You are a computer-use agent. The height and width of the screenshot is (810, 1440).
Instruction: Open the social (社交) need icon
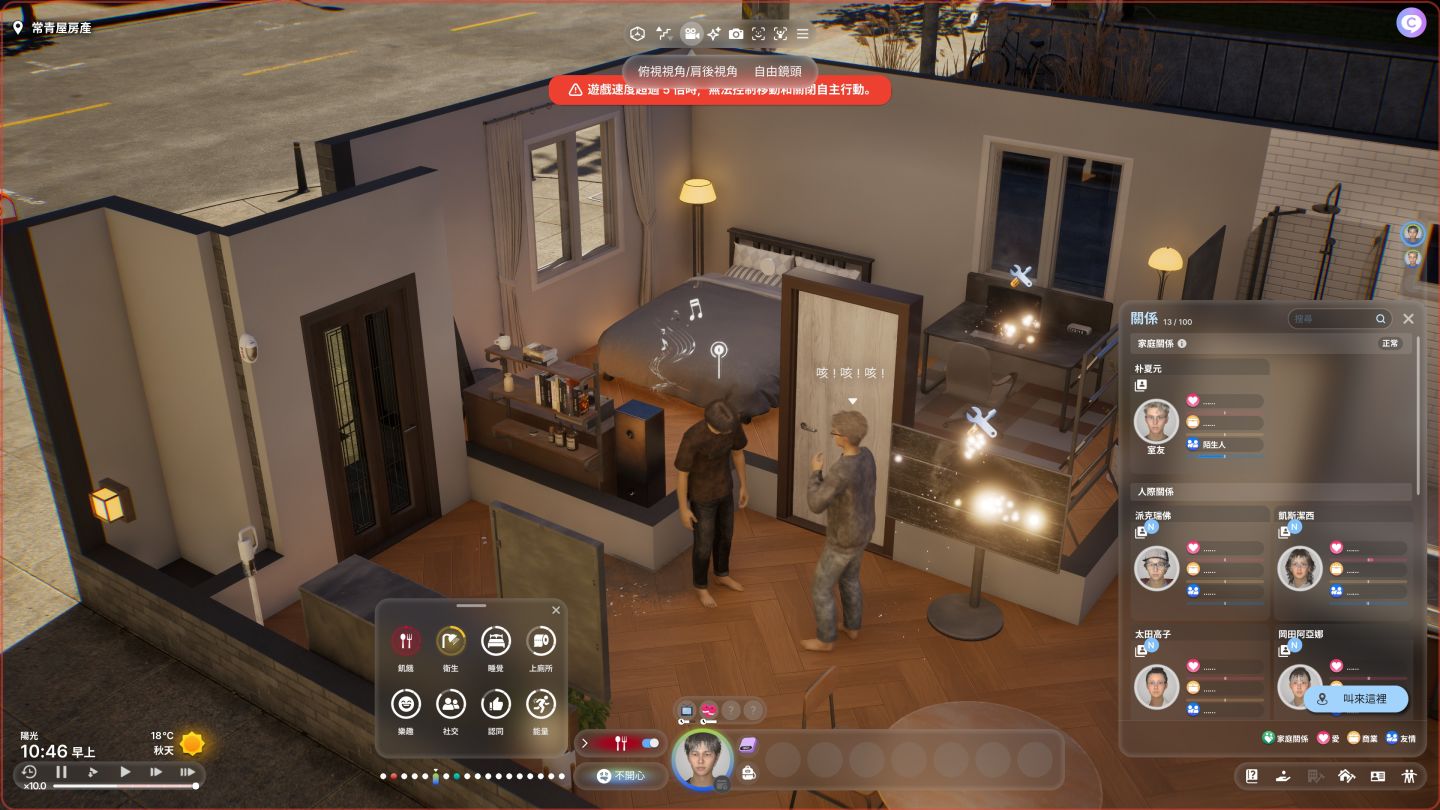point(451,704)
